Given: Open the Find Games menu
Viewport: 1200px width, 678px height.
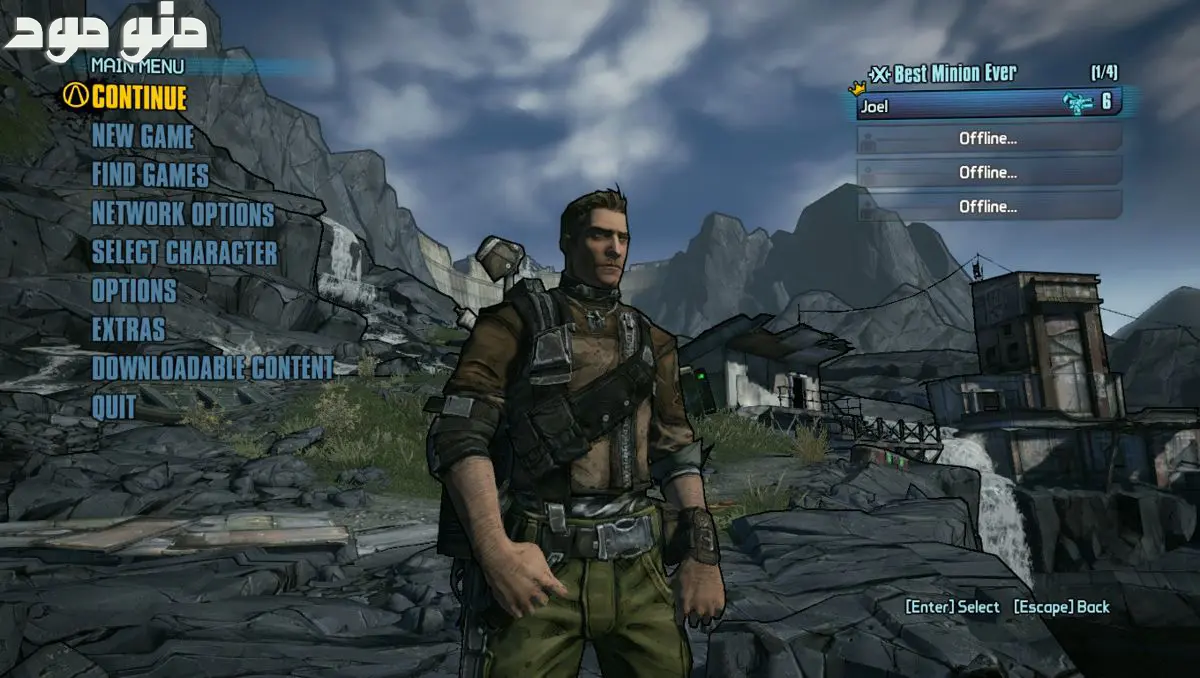Looking at the screenshot, I should tap(150, 175).
